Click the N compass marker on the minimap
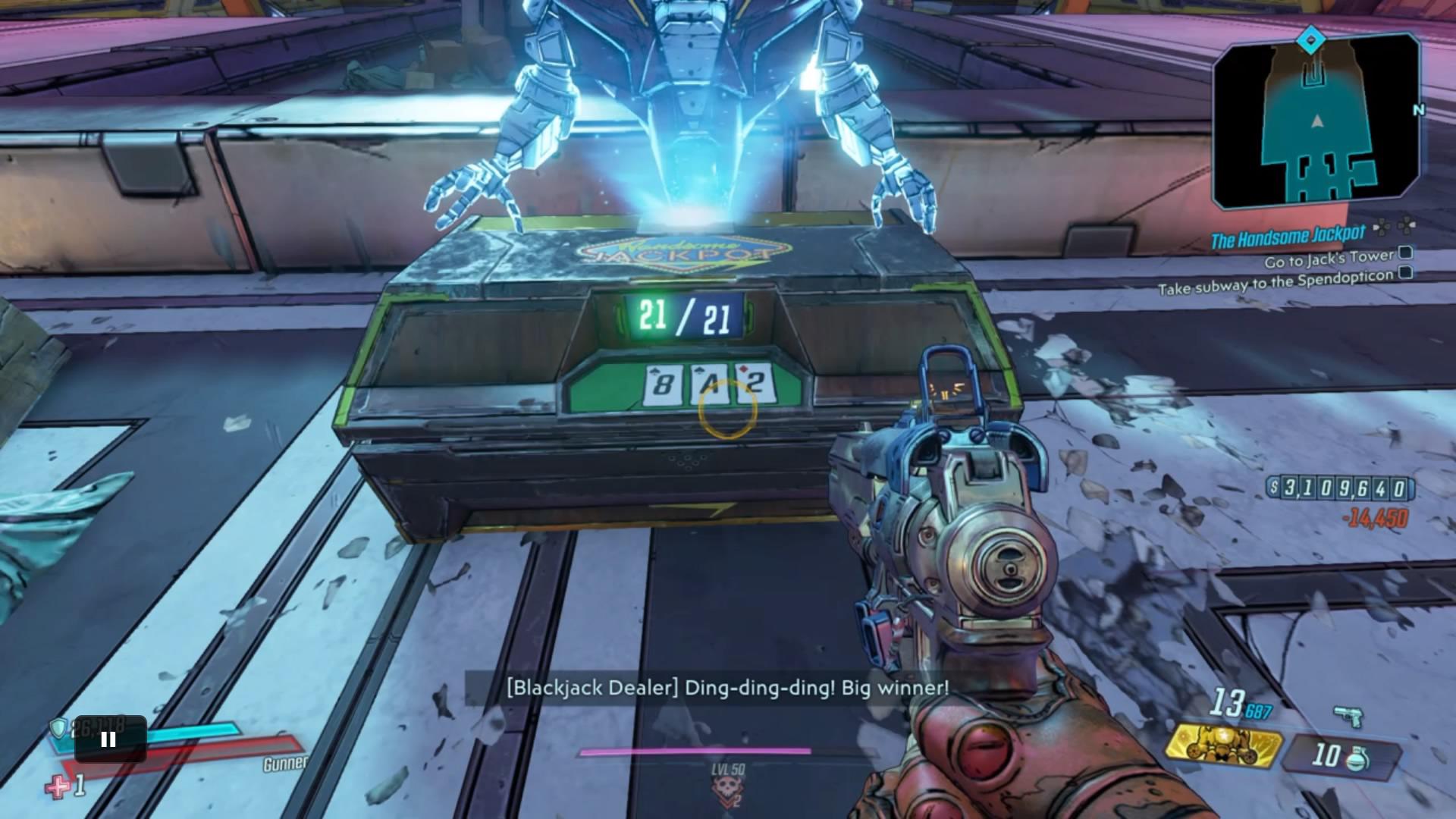This screenshot has width=1456, height=819. click(1420, 110)
